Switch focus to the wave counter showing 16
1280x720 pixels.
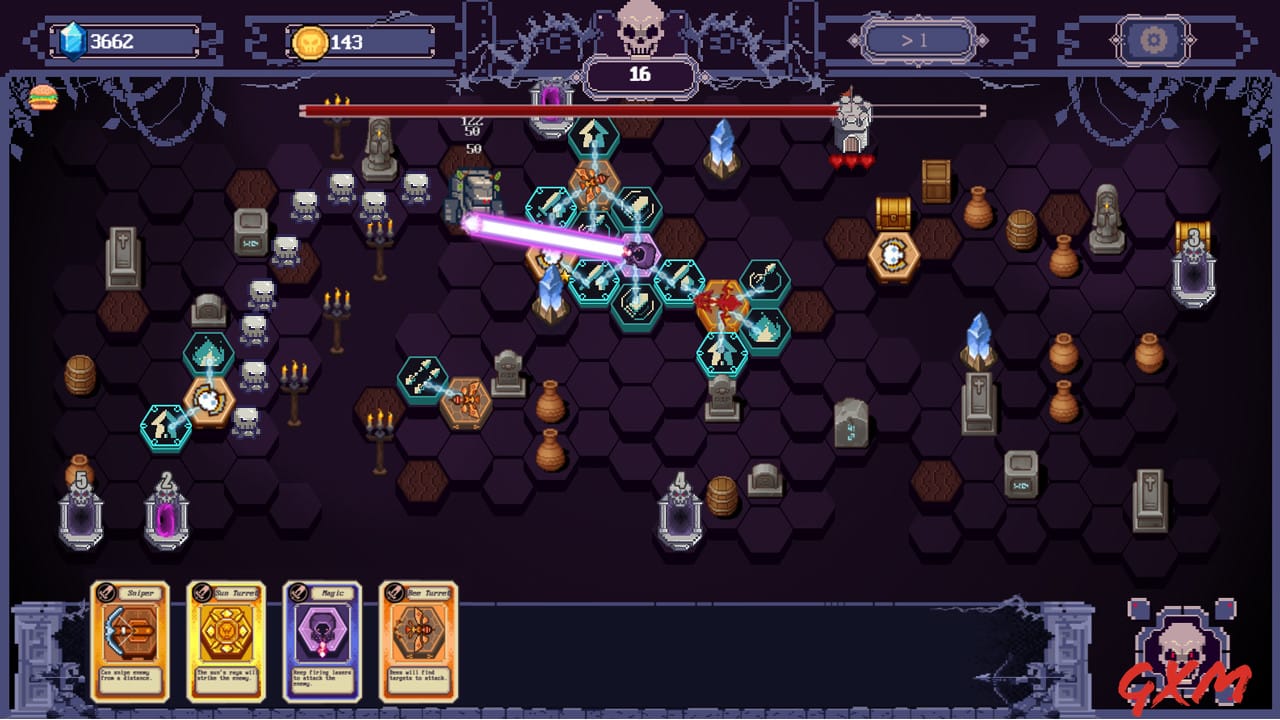pos(640,74)
